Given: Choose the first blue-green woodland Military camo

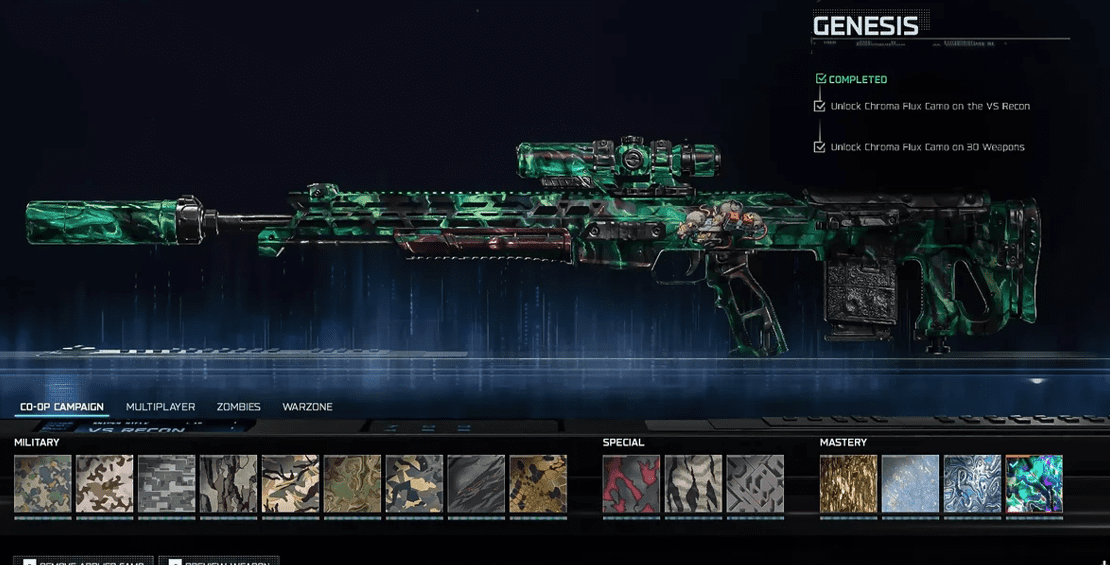Looking at the screenshot, I should point(43,484).
